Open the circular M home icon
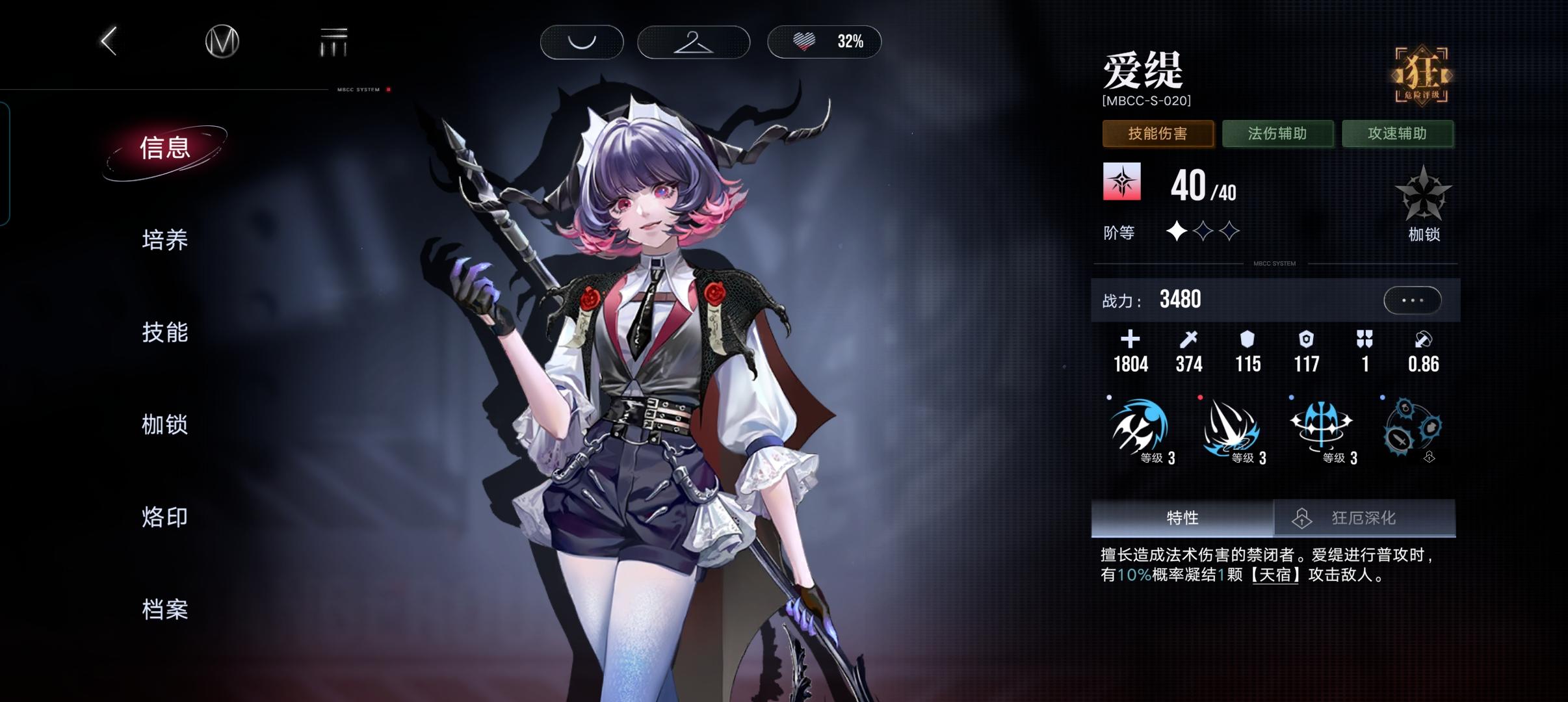This screenshot has height=702, width=1568. 222,42
